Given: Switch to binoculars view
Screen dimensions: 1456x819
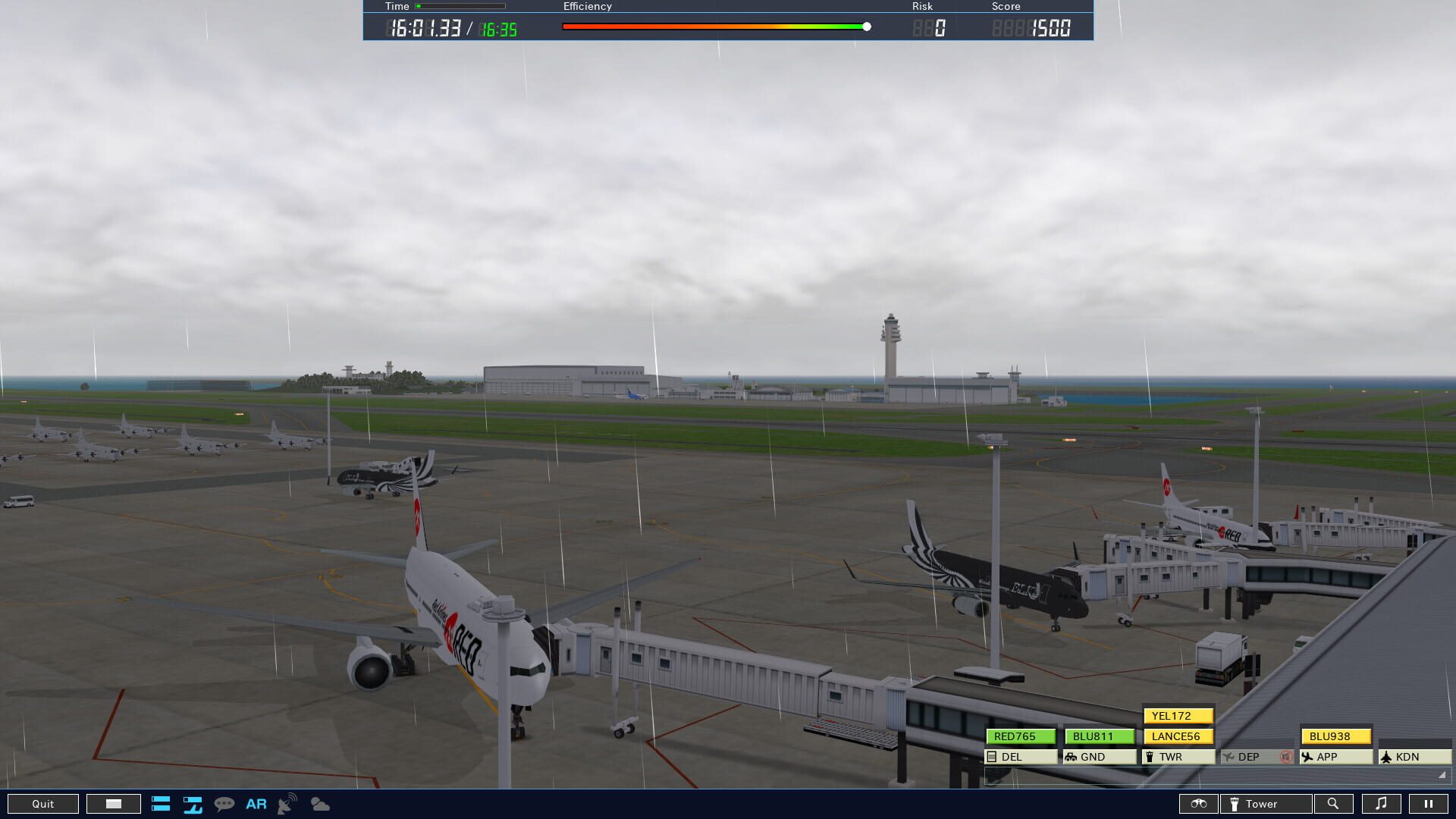Looking at the screenshot, I should tap(1199, 803).
